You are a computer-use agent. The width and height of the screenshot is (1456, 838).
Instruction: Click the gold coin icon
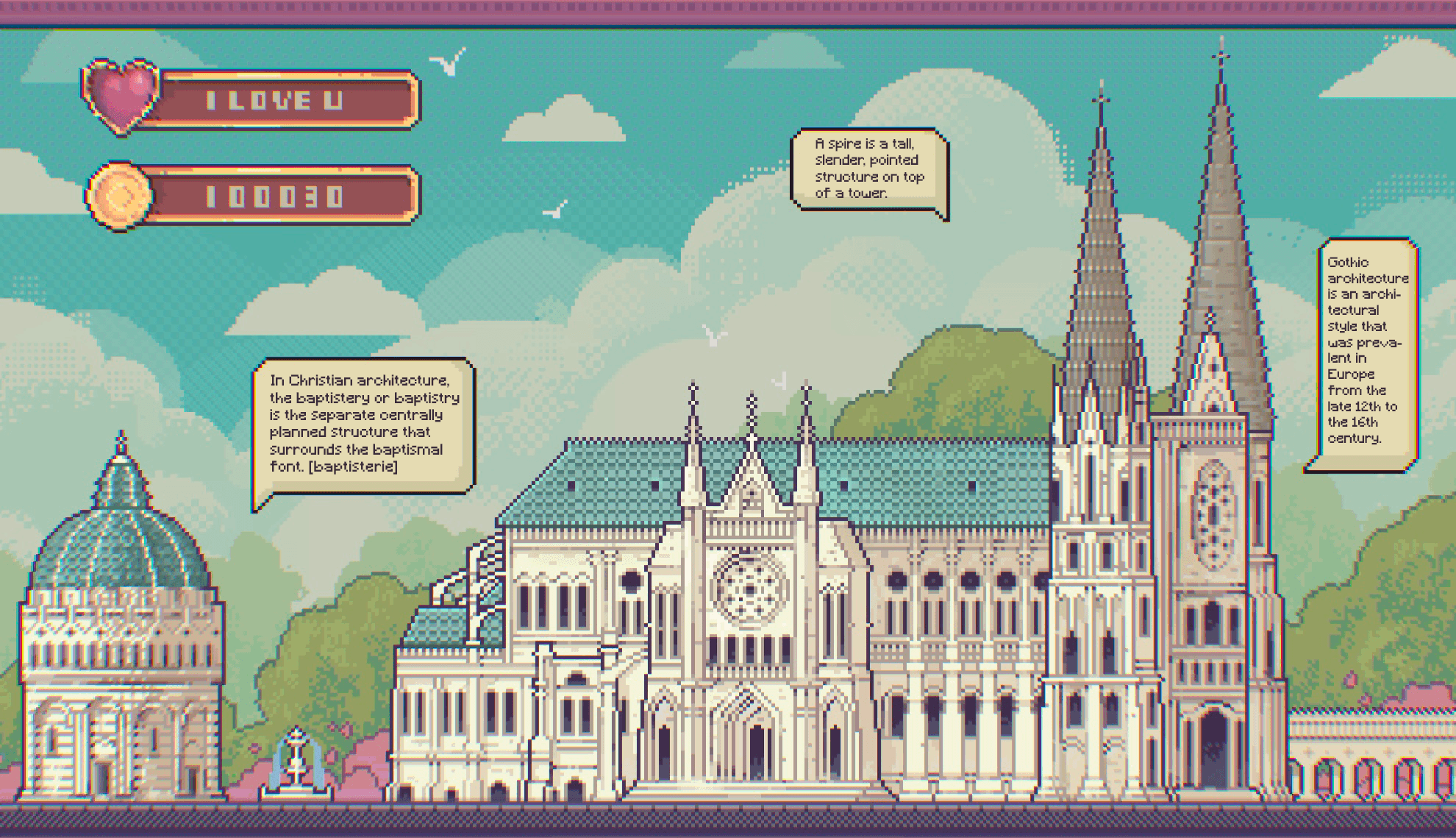pos(119,196)
